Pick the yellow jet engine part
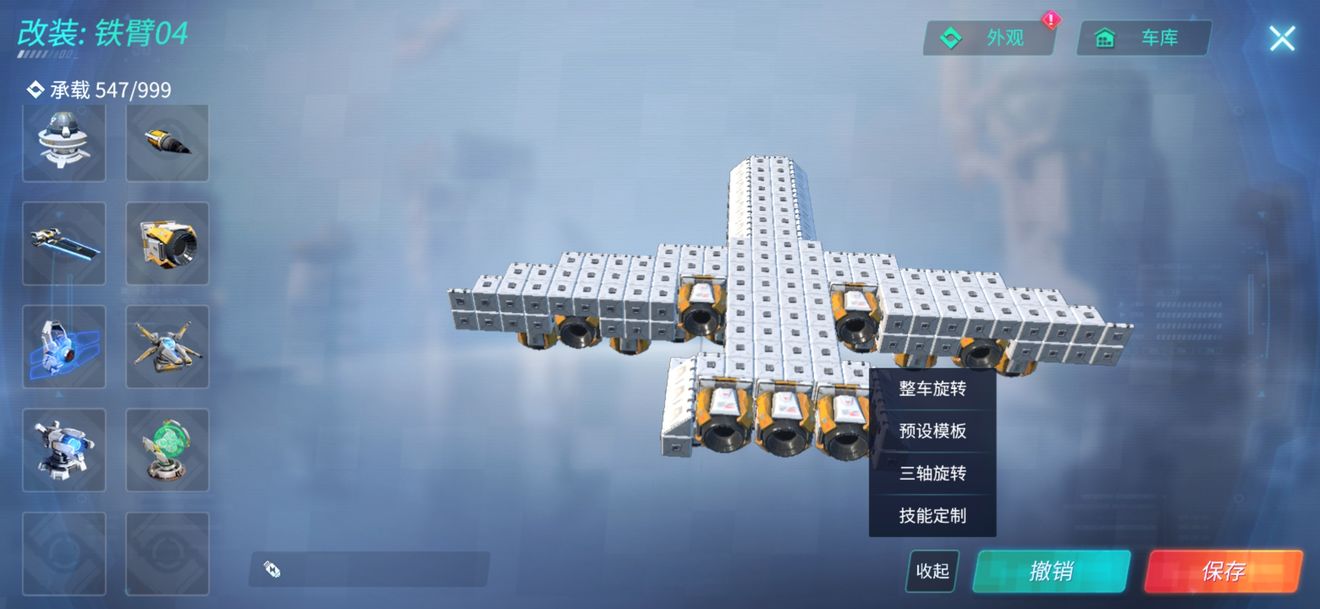This screenshot has width=1320, height=609. 167,243
